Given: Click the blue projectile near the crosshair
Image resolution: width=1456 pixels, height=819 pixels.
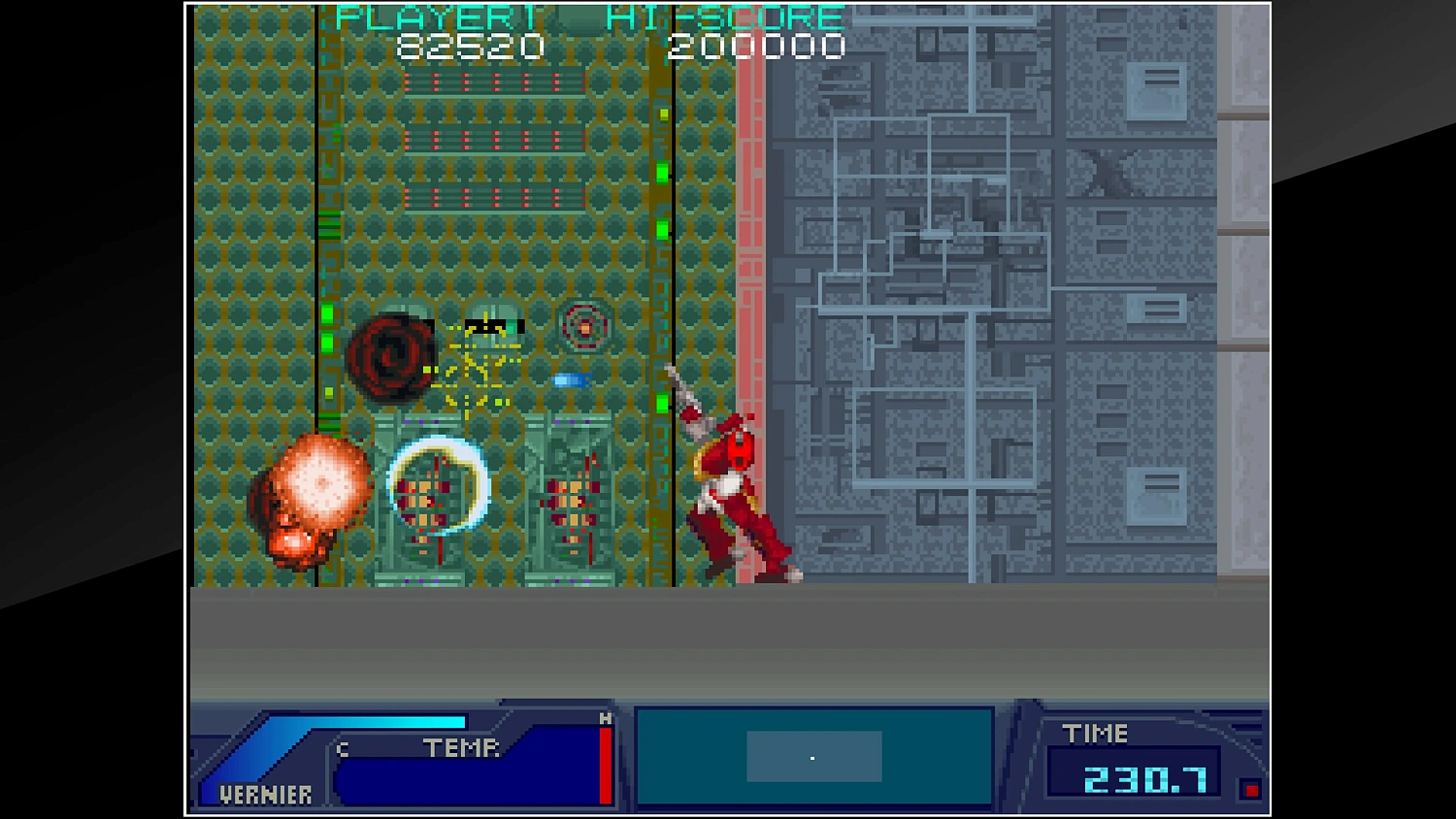Looking at the screenshot, I should pos(573,380).
